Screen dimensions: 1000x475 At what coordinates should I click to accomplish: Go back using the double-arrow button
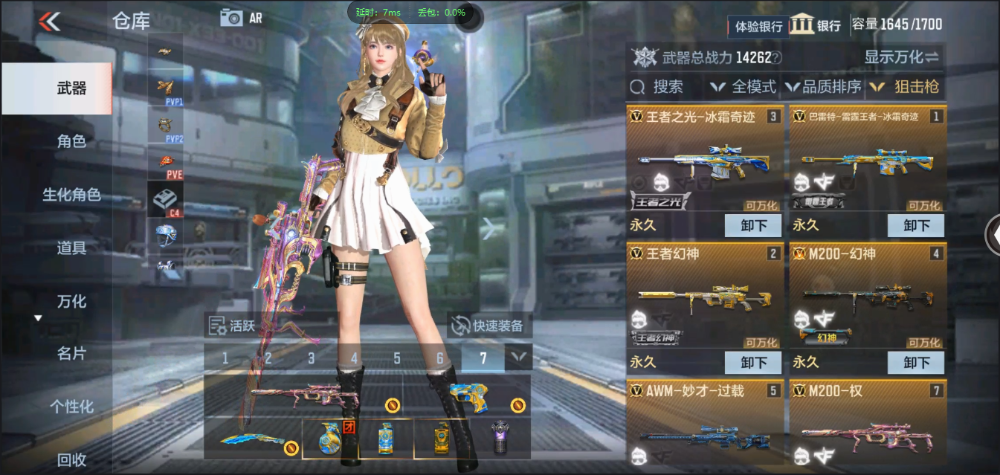(x=49, y=20)
